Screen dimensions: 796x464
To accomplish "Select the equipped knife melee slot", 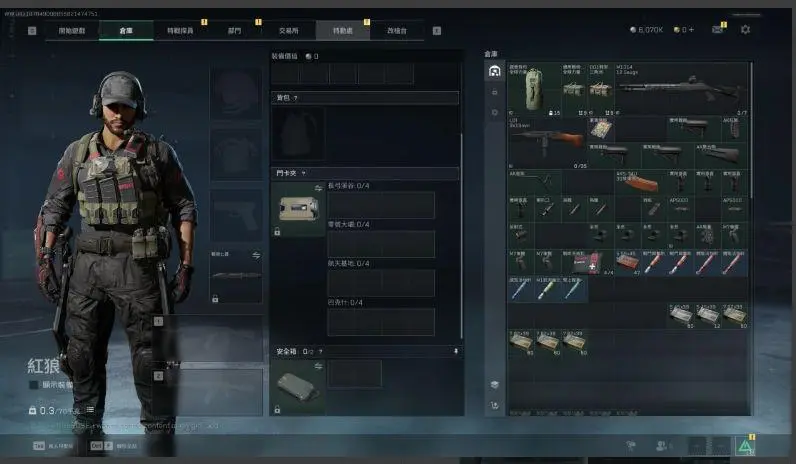I will [235, 274].
